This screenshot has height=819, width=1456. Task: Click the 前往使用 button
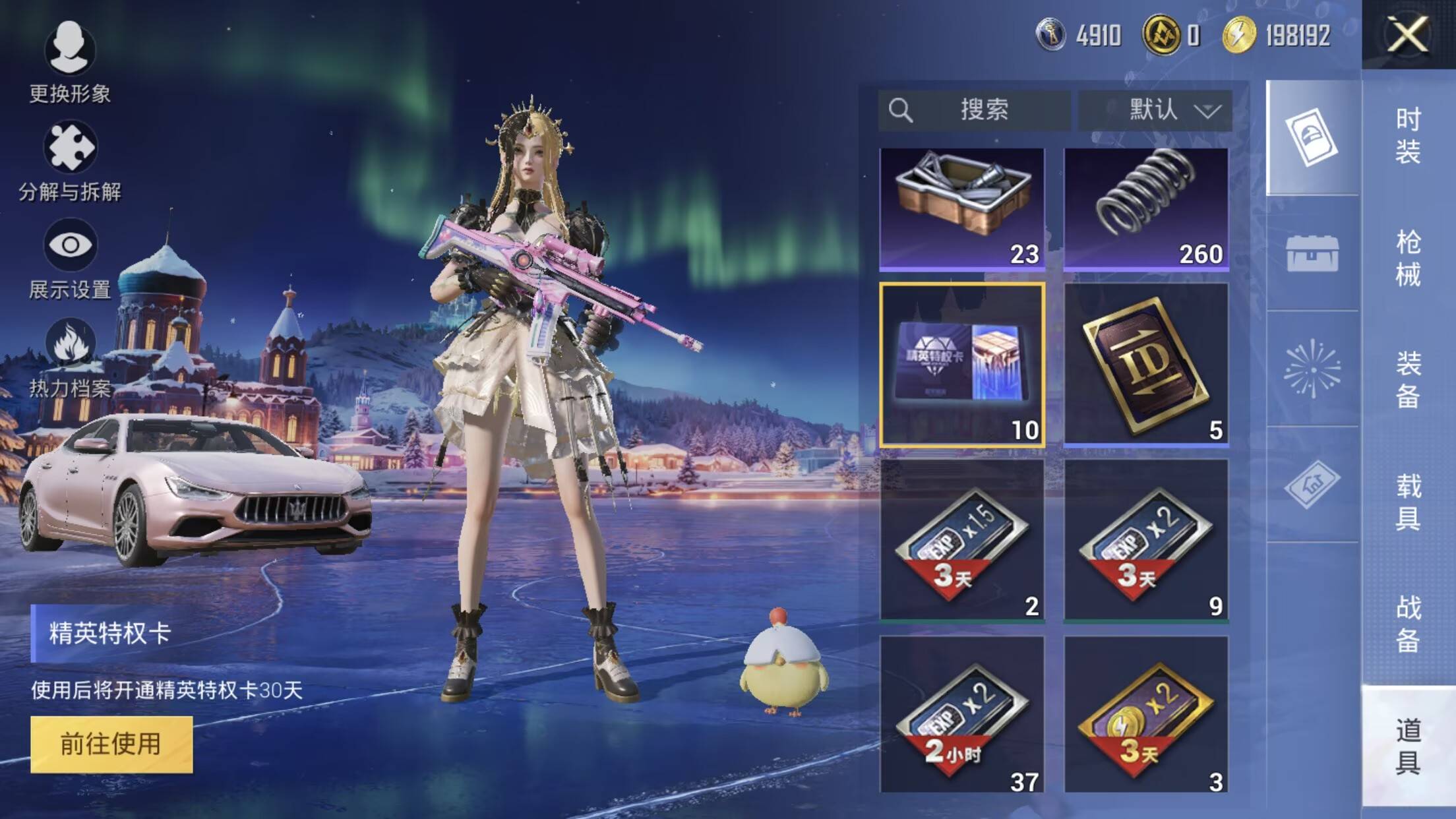tap(111, 744)
